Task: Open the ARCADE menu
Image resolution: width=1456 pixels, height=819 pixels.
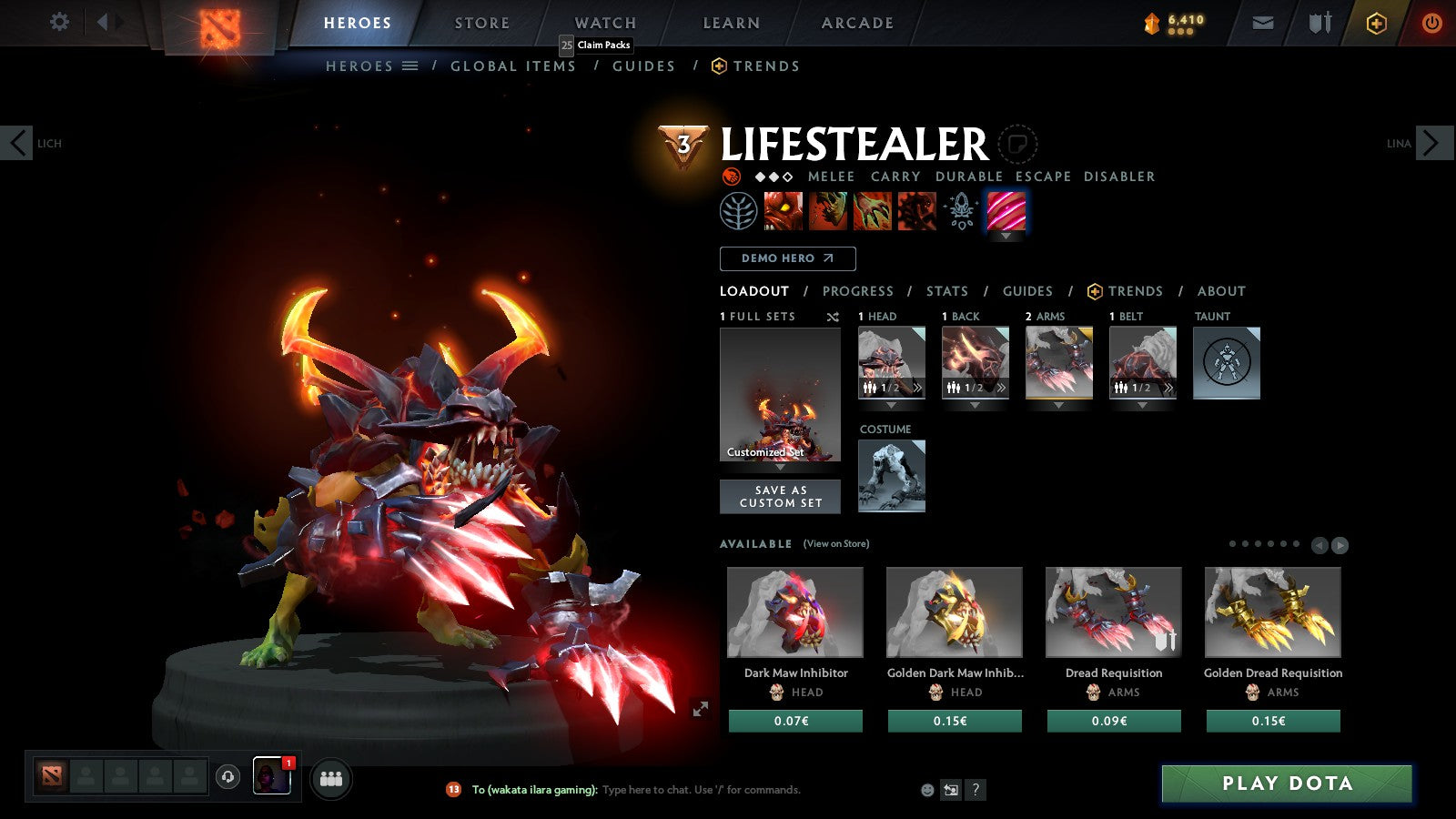Action: click(854, 23)
